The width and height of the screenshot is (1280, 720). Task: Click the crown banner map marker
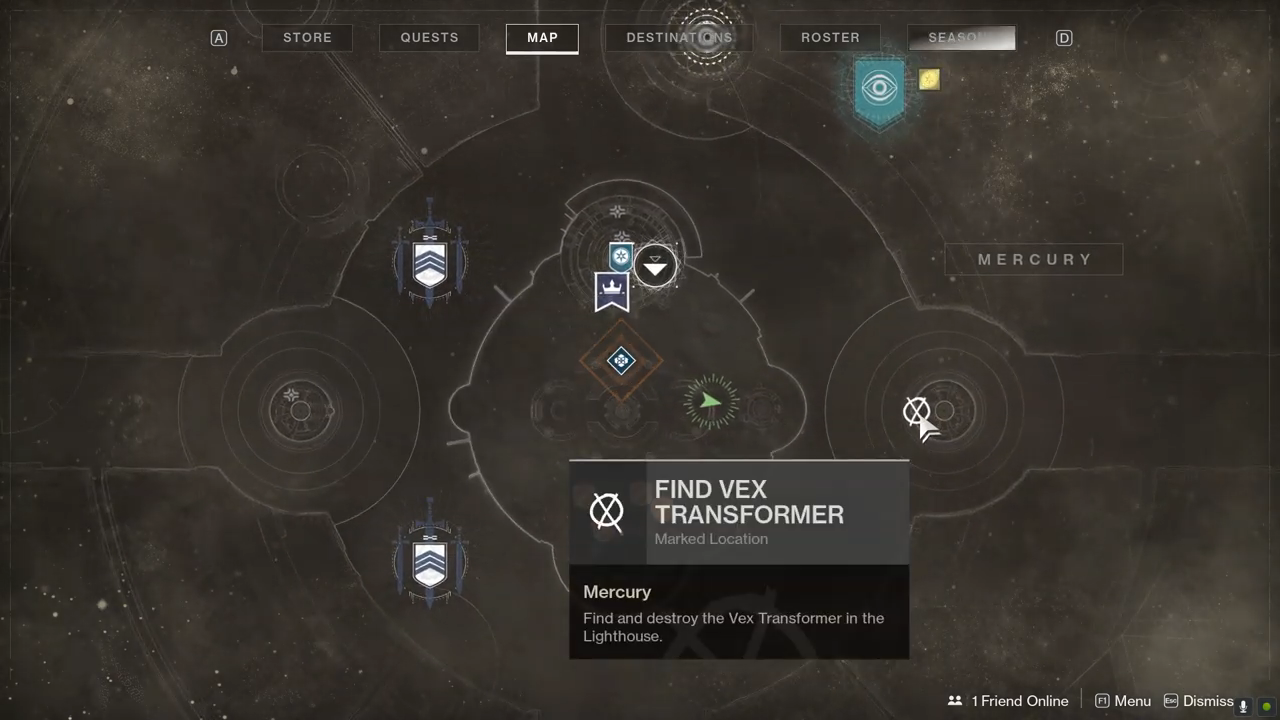coord(612,292)
